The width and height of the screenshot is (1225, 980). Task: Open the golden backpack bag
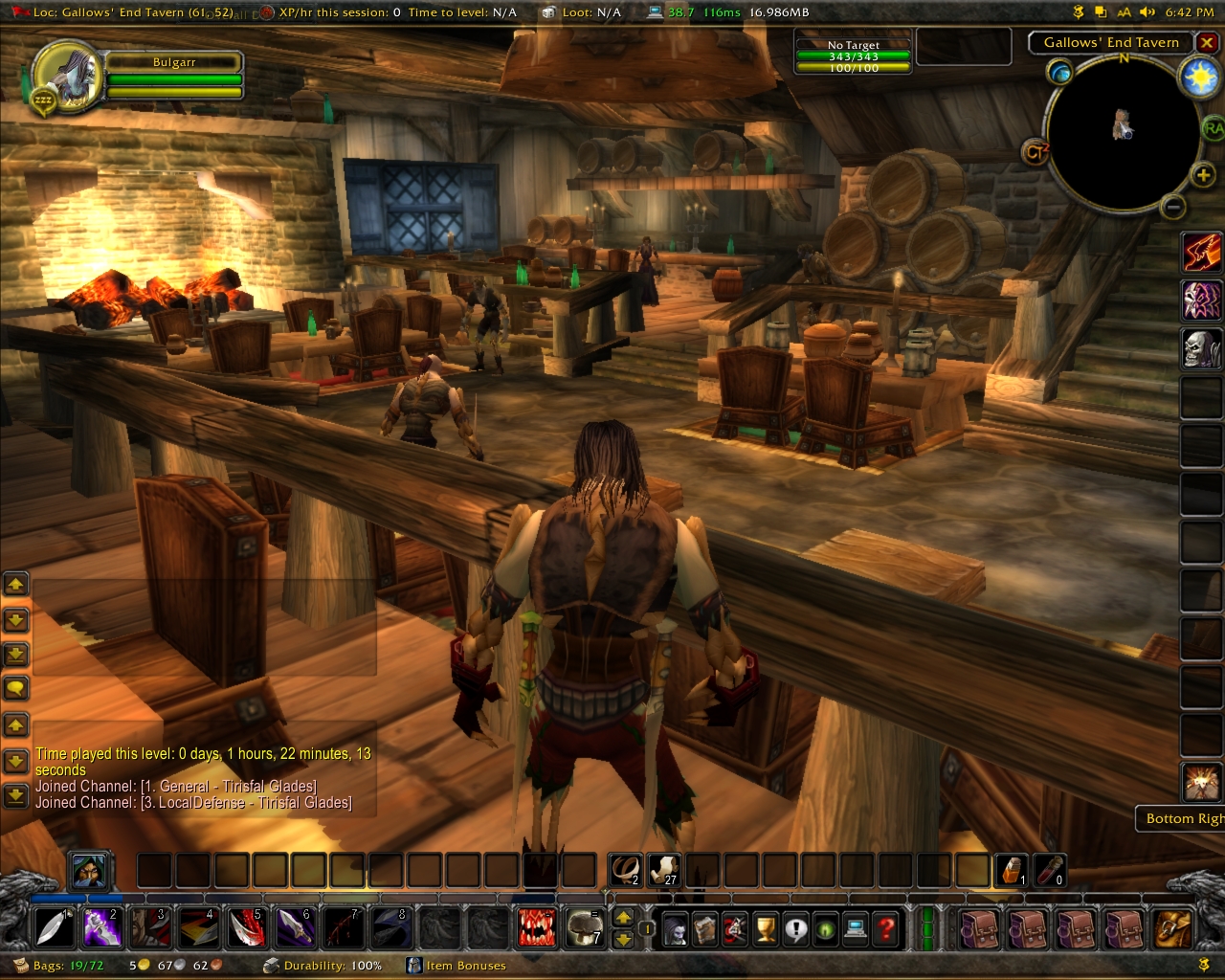click(1172, 928)
